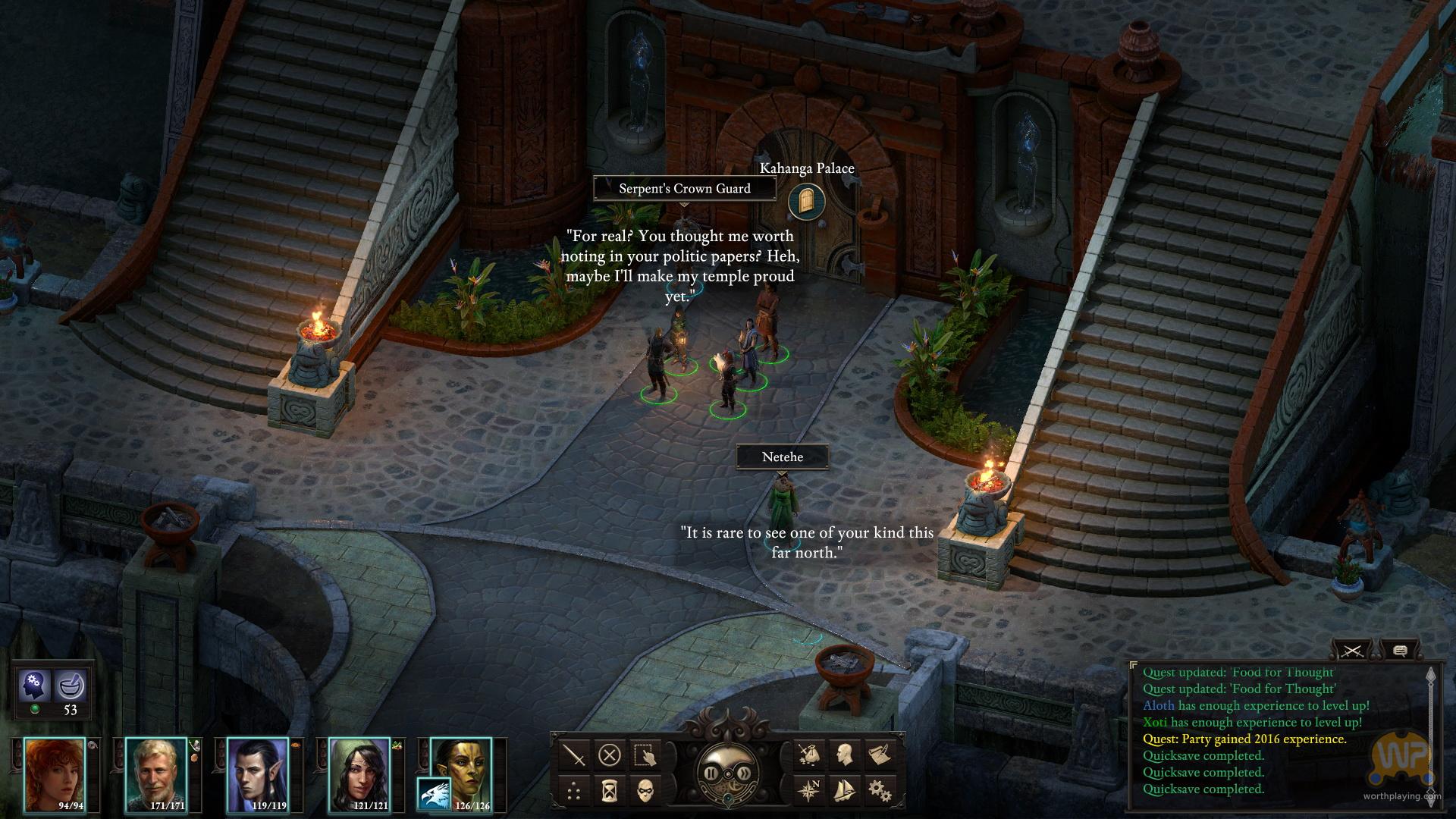The width and height of the screenshot is (1456, 819).
Task: Cancel actions with the crossed-circle button
Action: pos(610,755)
